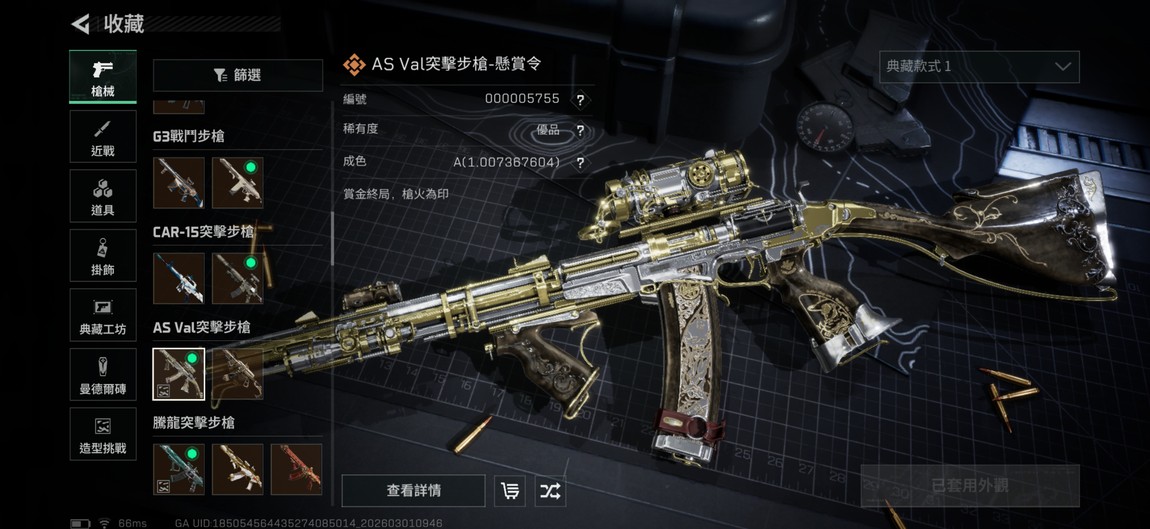Select the blue CAR-15 skin thumbnail
Image resolution: width=1150 pixels, height=529 pixels.
(x=179, y=278)
